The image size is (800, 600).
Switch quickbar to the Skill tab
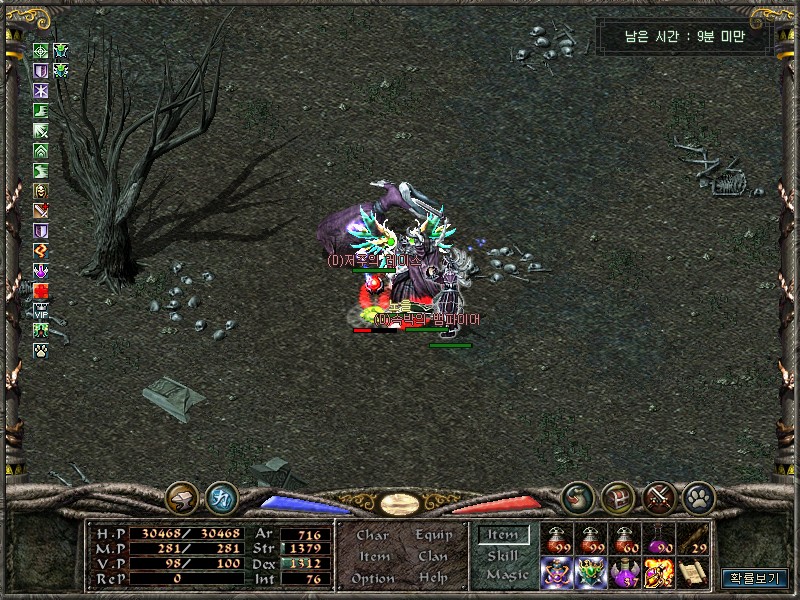503,555
